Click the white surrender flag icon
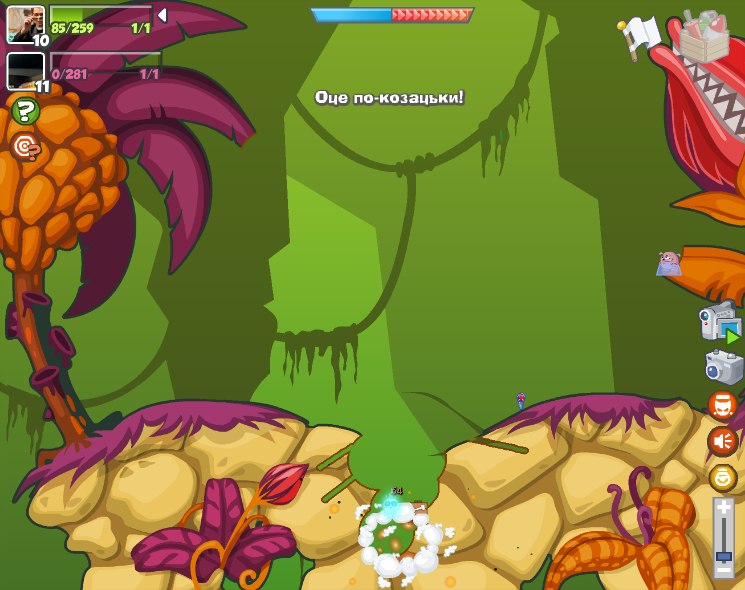This screenshot has width=745, height=590. coord(637,35)
